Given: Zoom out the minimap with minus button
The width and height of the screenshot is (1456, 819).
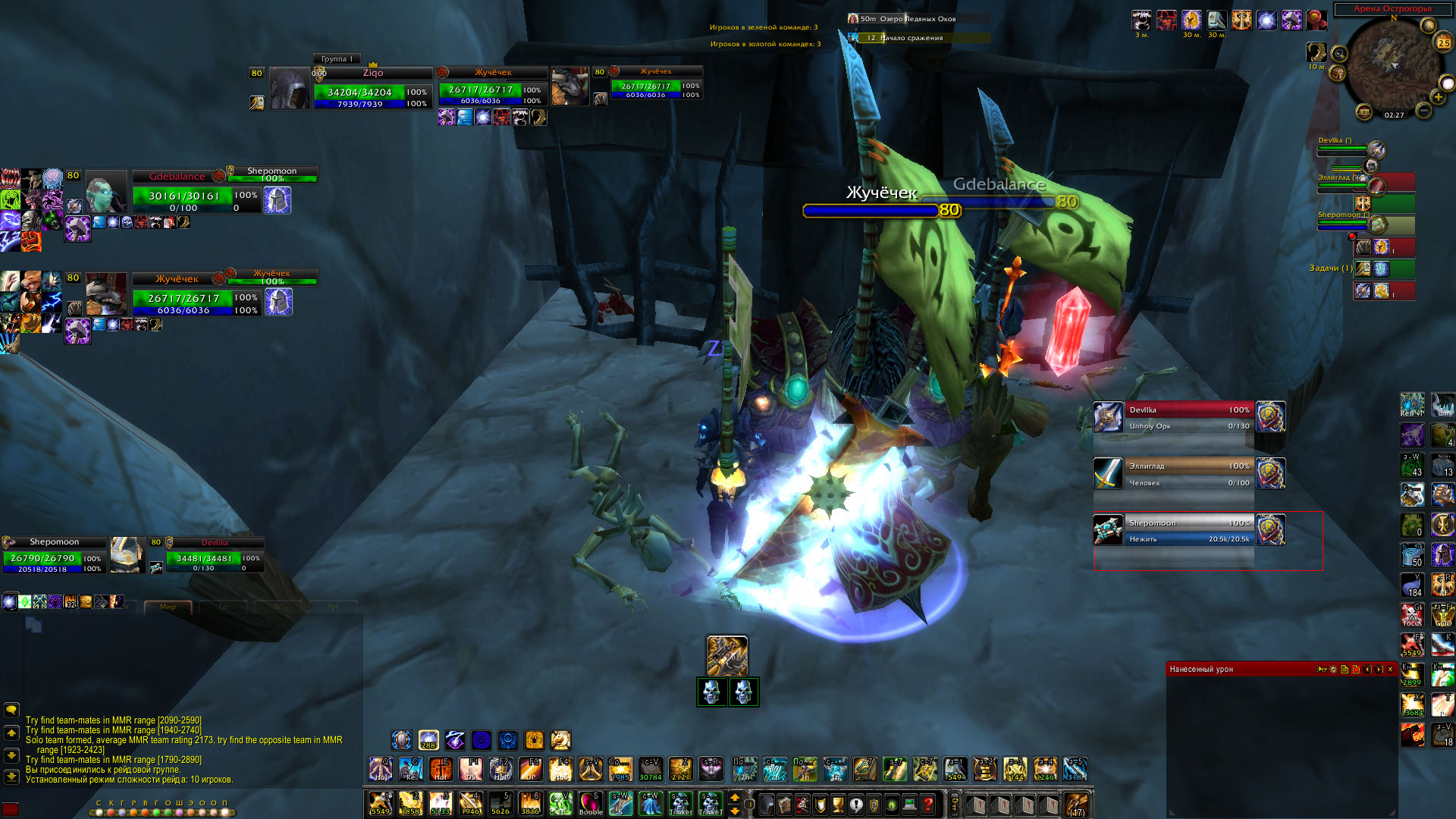Looking at the screenshot, I should [1423, 111].
